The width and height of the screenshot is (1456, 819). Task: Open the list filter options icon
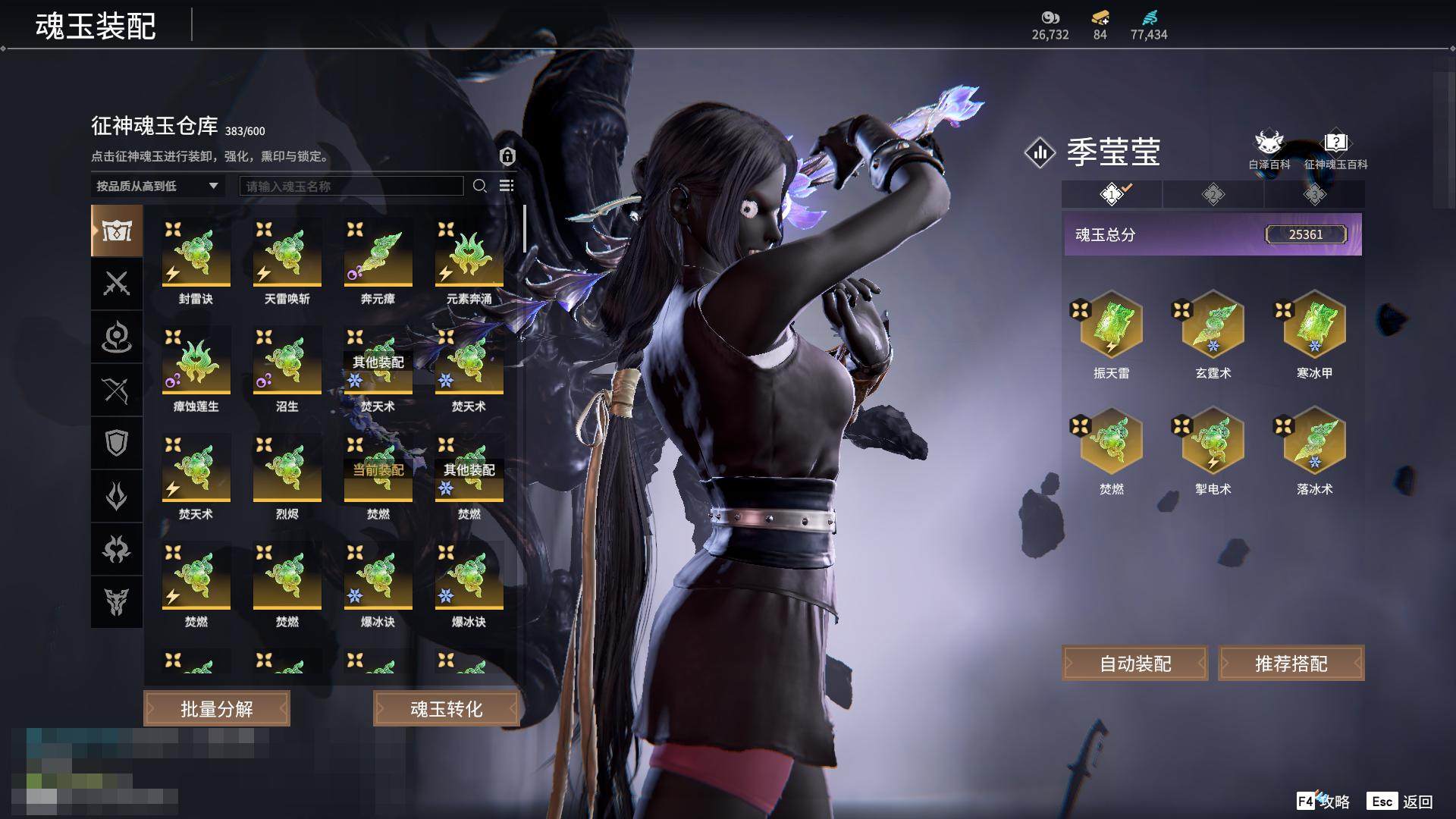pyautogui.click(x=507, y=186)
